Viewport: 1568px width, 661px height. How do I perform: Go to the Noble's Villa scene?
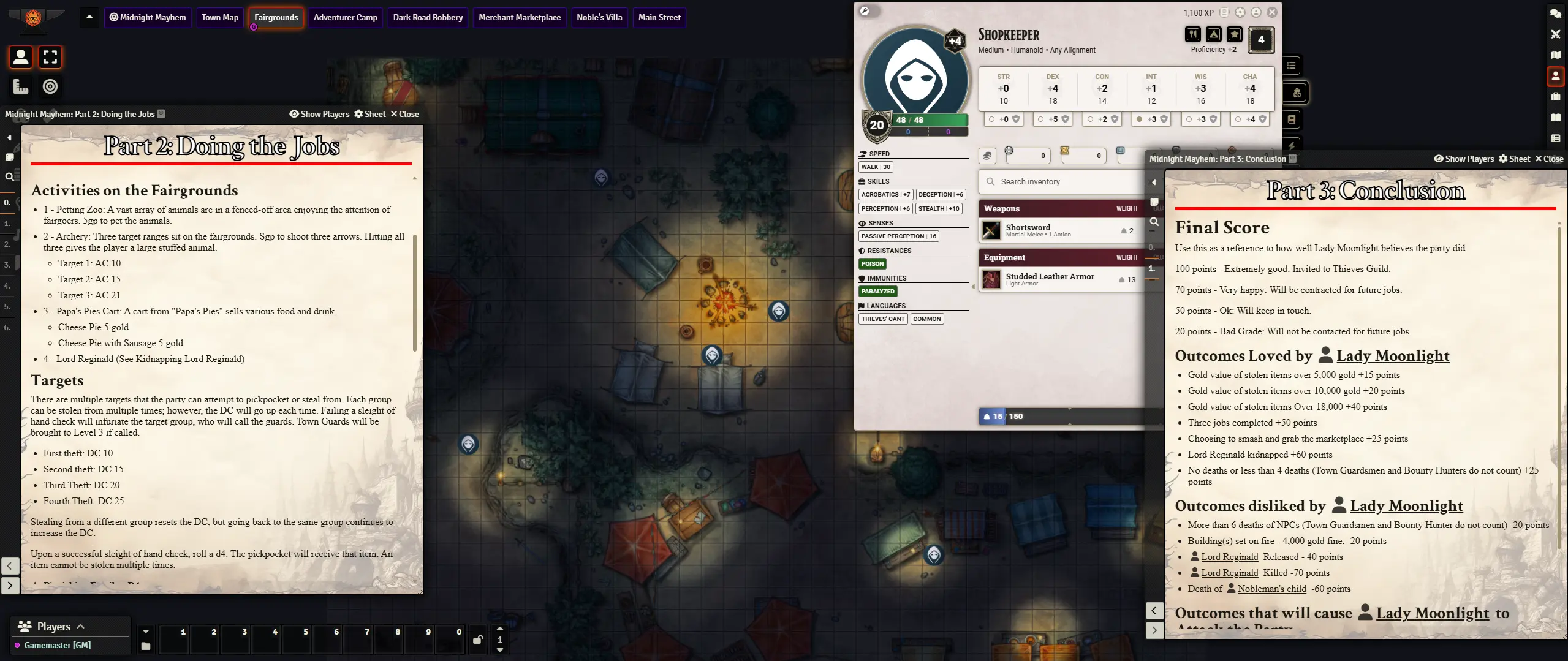599,17
